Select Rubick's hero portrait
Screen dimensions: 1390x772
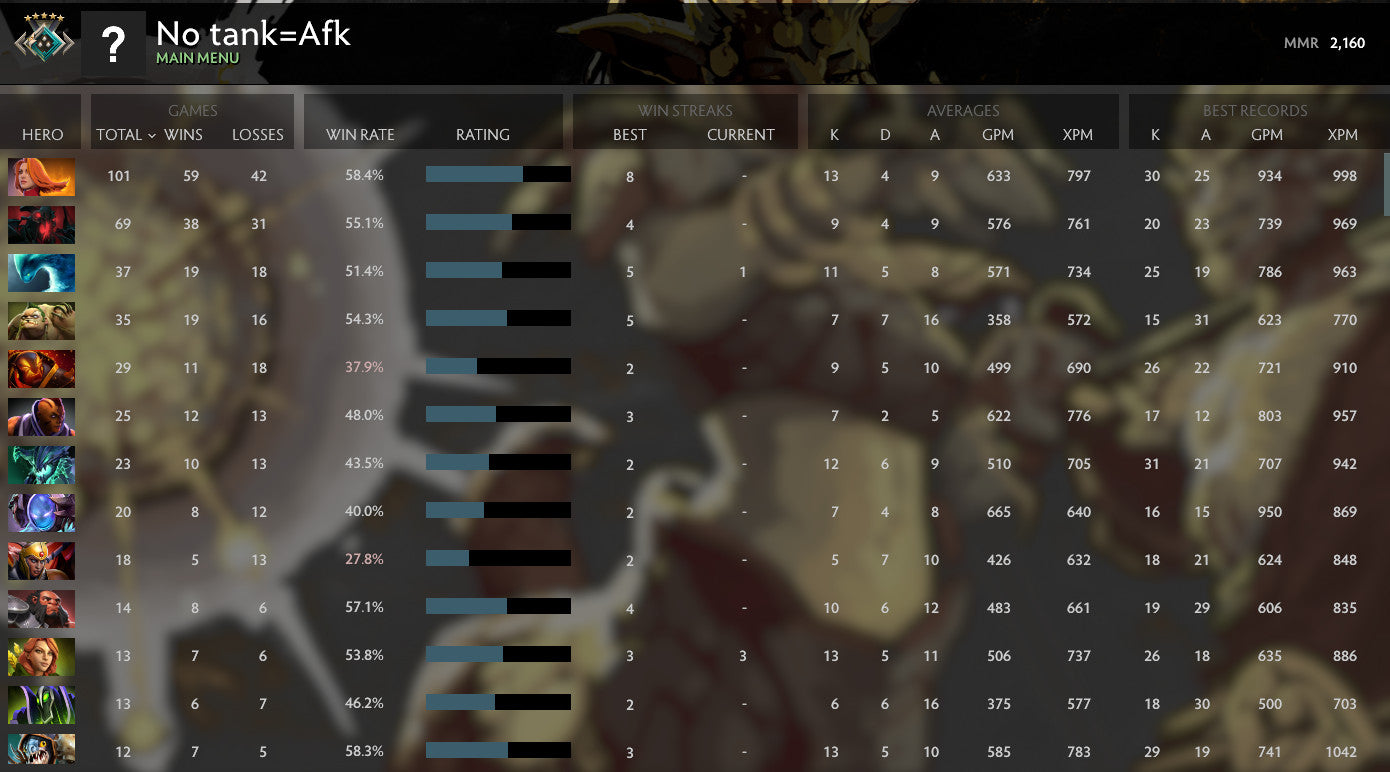(x=40, y=704)
